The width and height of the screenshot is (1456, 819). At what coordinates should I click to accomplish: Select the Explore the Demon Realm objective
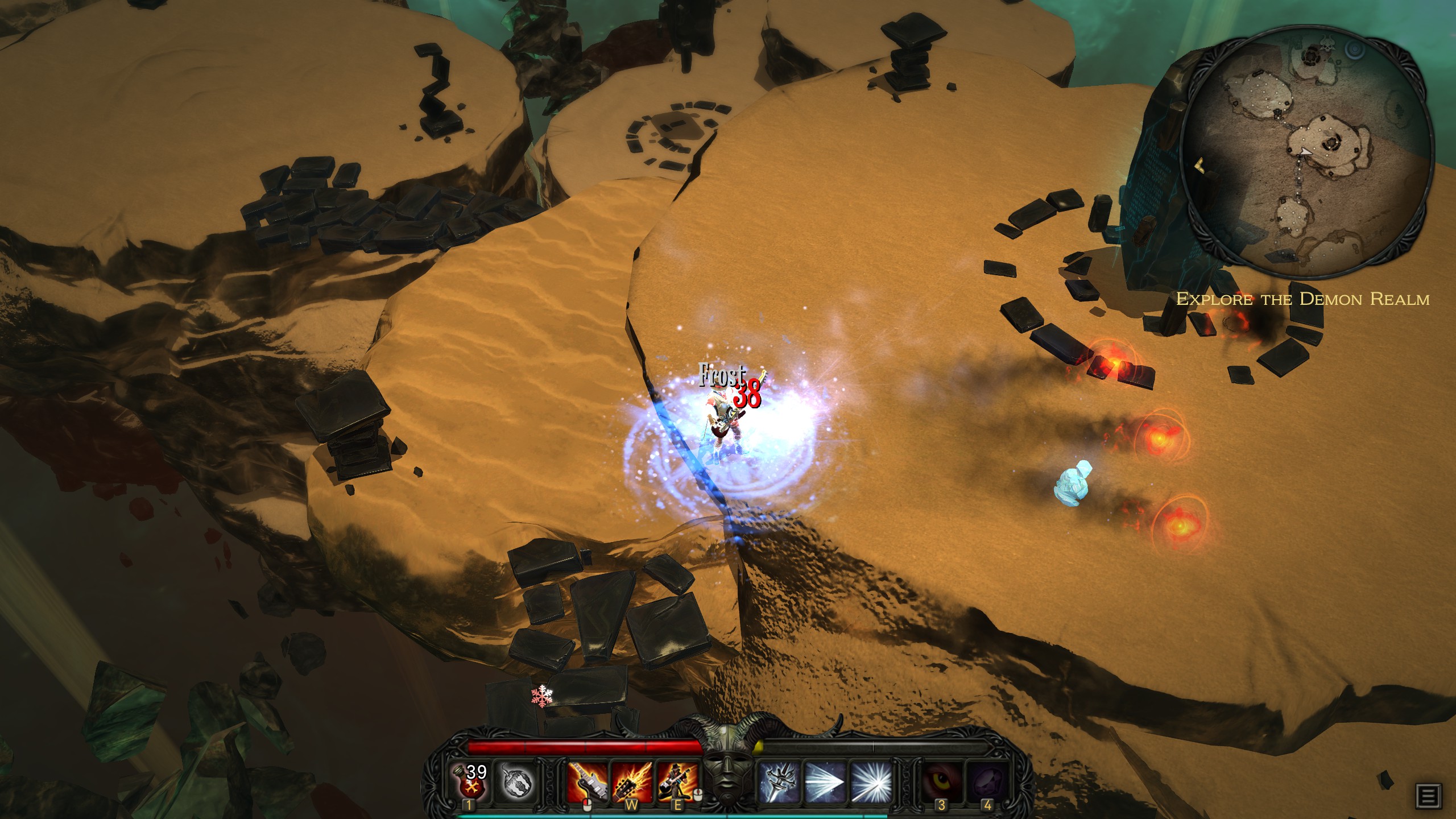tap(1302, 300)
